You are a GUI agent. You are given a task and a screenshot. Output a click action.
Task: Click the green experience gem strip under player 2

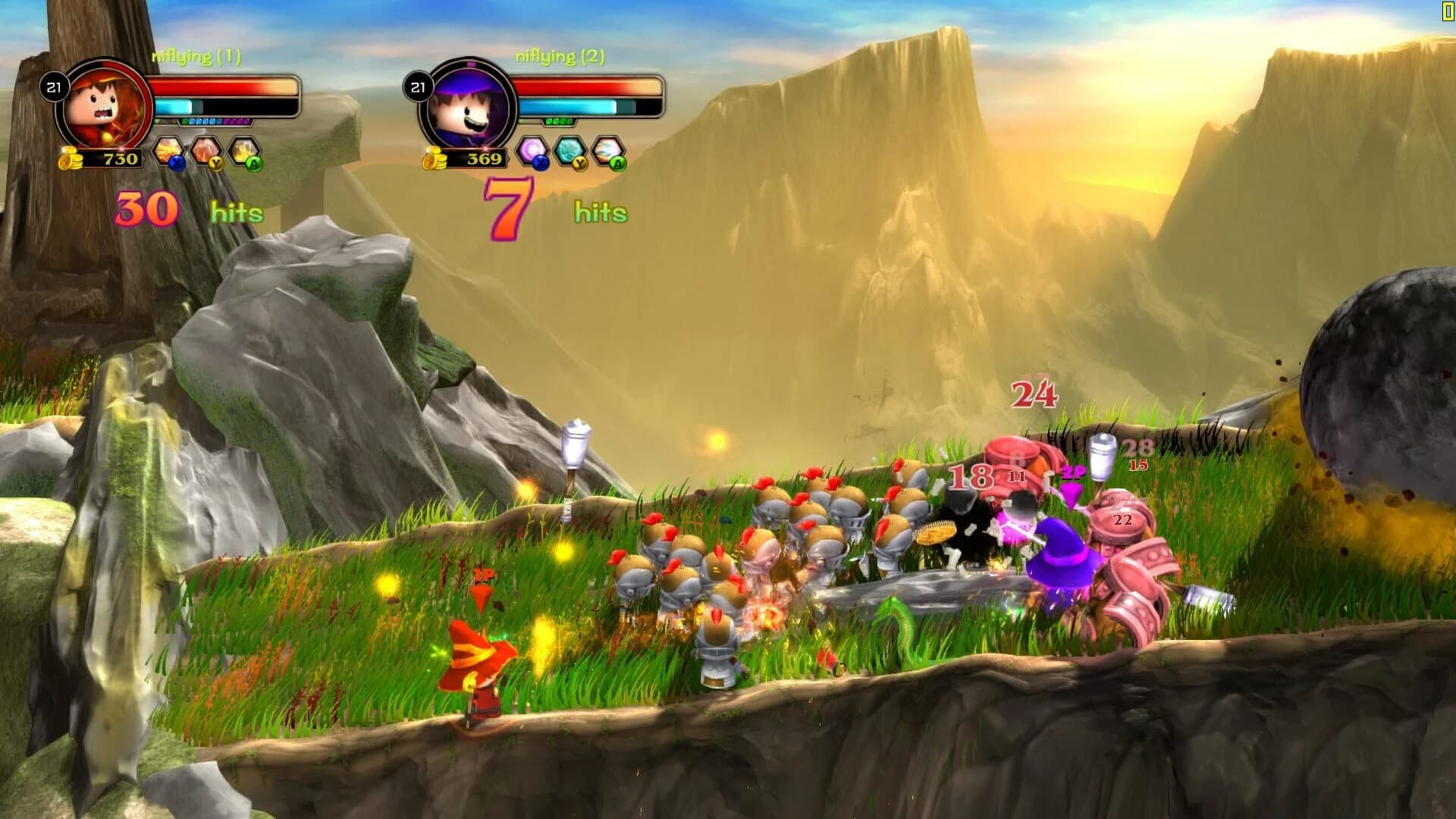pyautogui.click(x=558, y=121)
